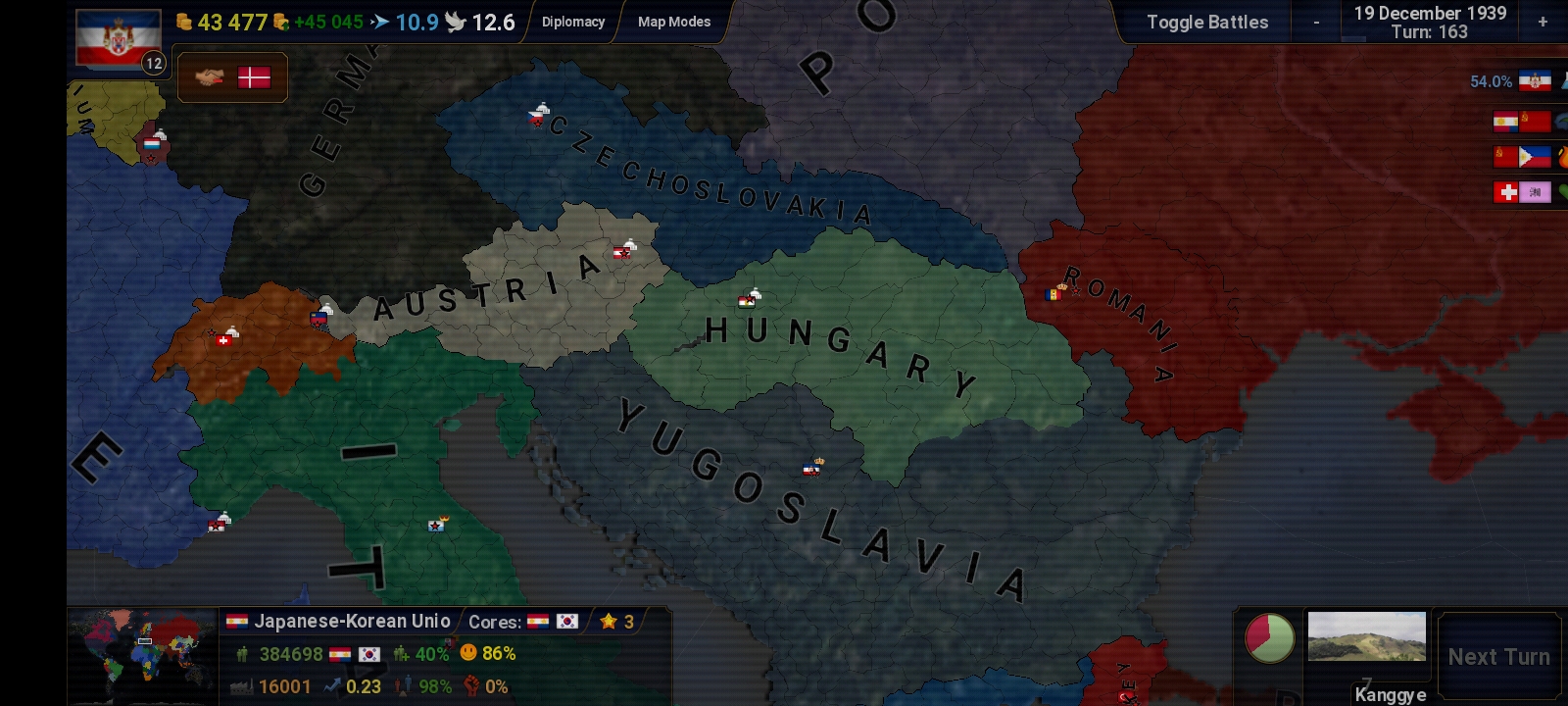1568x706 pixels.
Task: Open the Japanese-Korean Union province info
Action: [x=352, y=621]
